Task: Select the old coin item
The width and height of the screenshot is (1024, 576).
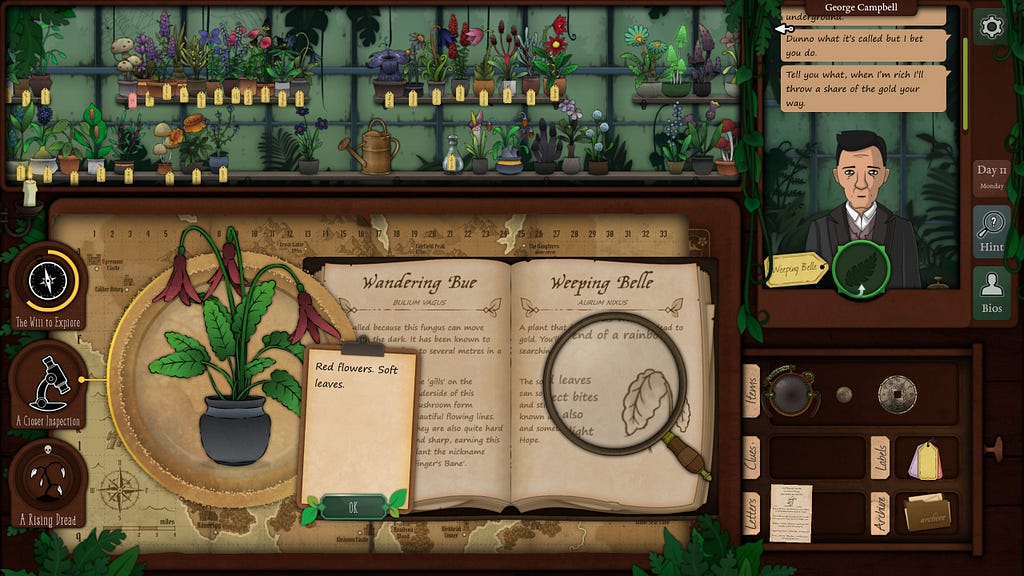Action: 897,394
